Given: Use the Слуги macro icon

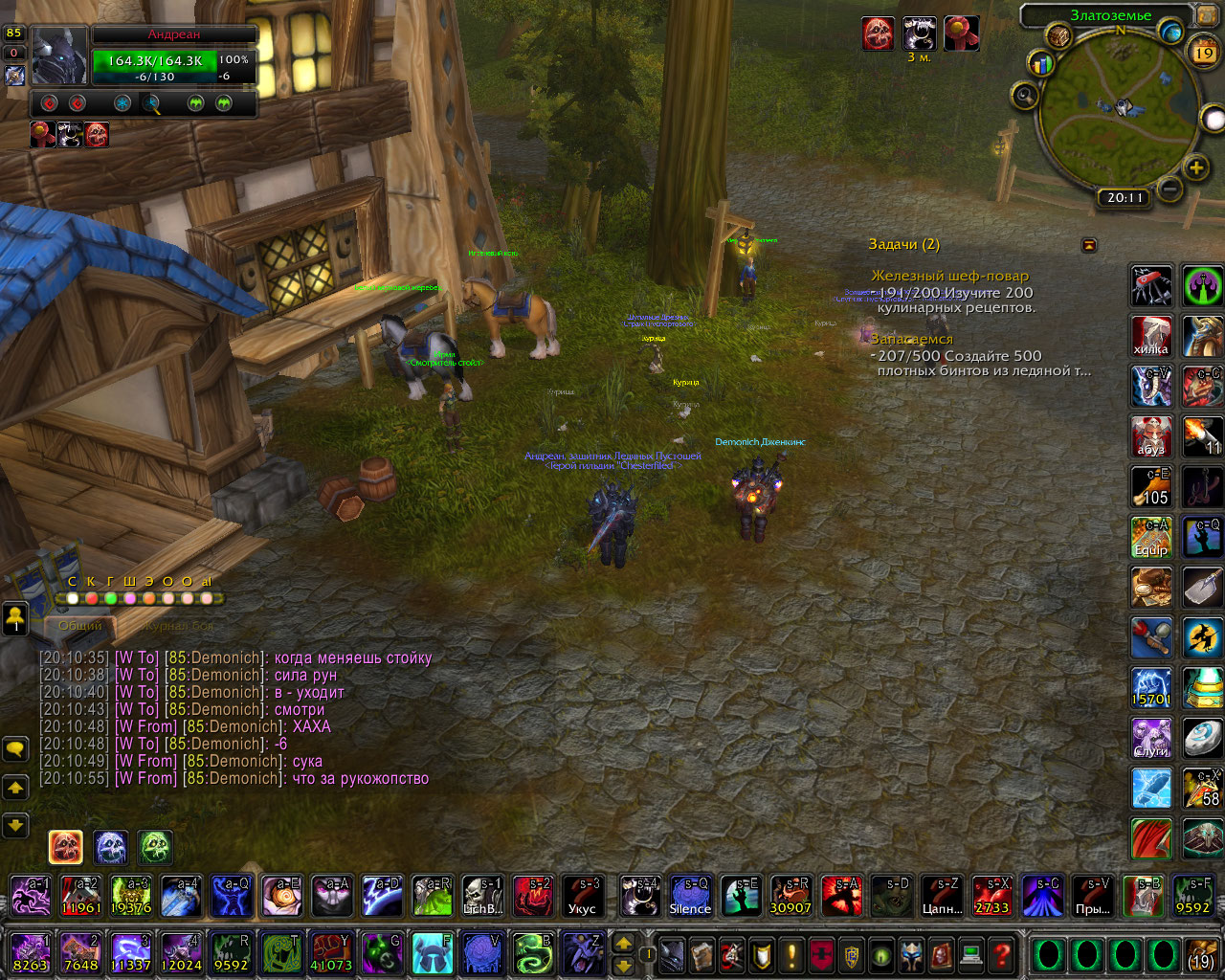Looking at the screenshot, I should [1151, 738].
